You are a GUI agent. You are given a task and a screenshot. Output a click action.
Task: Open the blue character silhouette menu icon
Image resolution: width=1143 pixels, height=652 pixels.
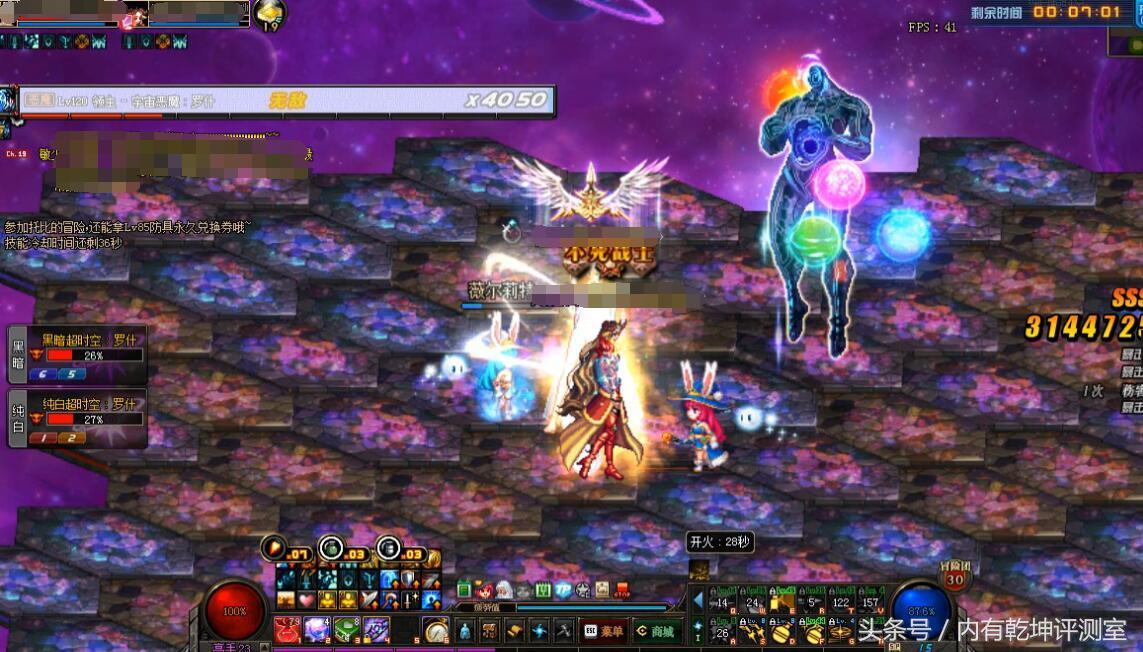point(464,631)
